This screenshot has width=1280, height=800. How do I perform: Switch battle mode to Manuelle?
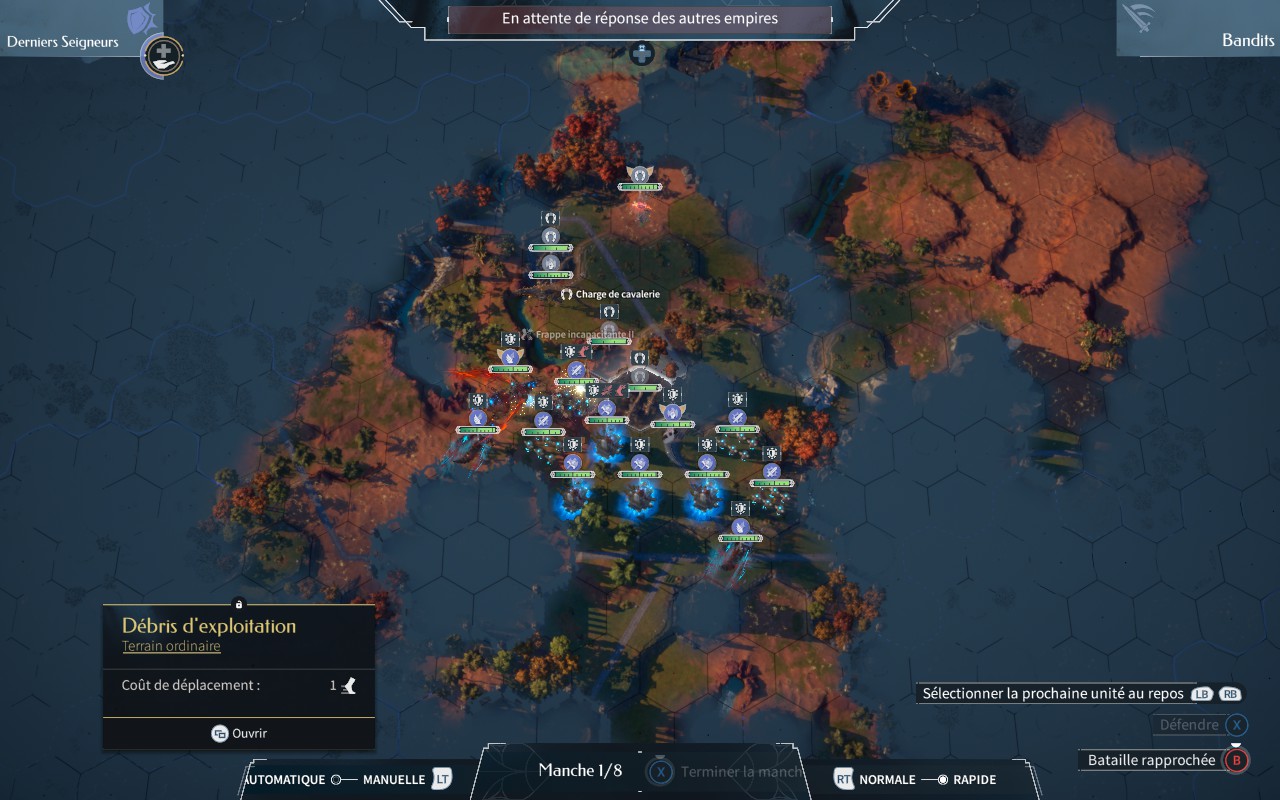tap(393, 779)
